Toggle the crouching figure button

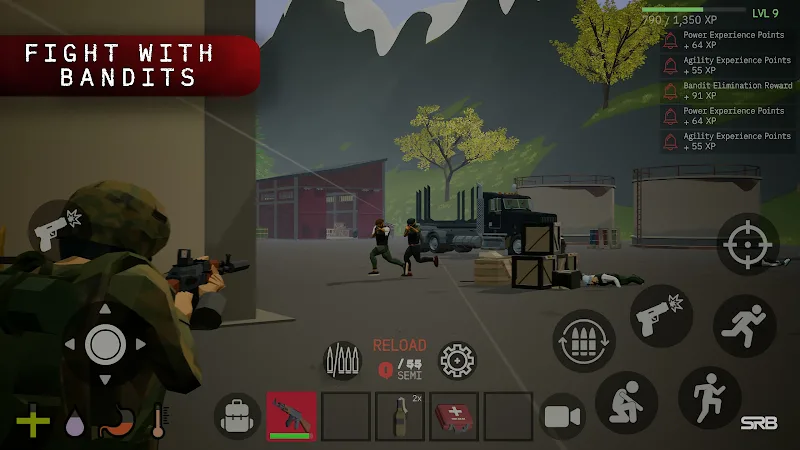pyautogui.click(x=626, y=402)
